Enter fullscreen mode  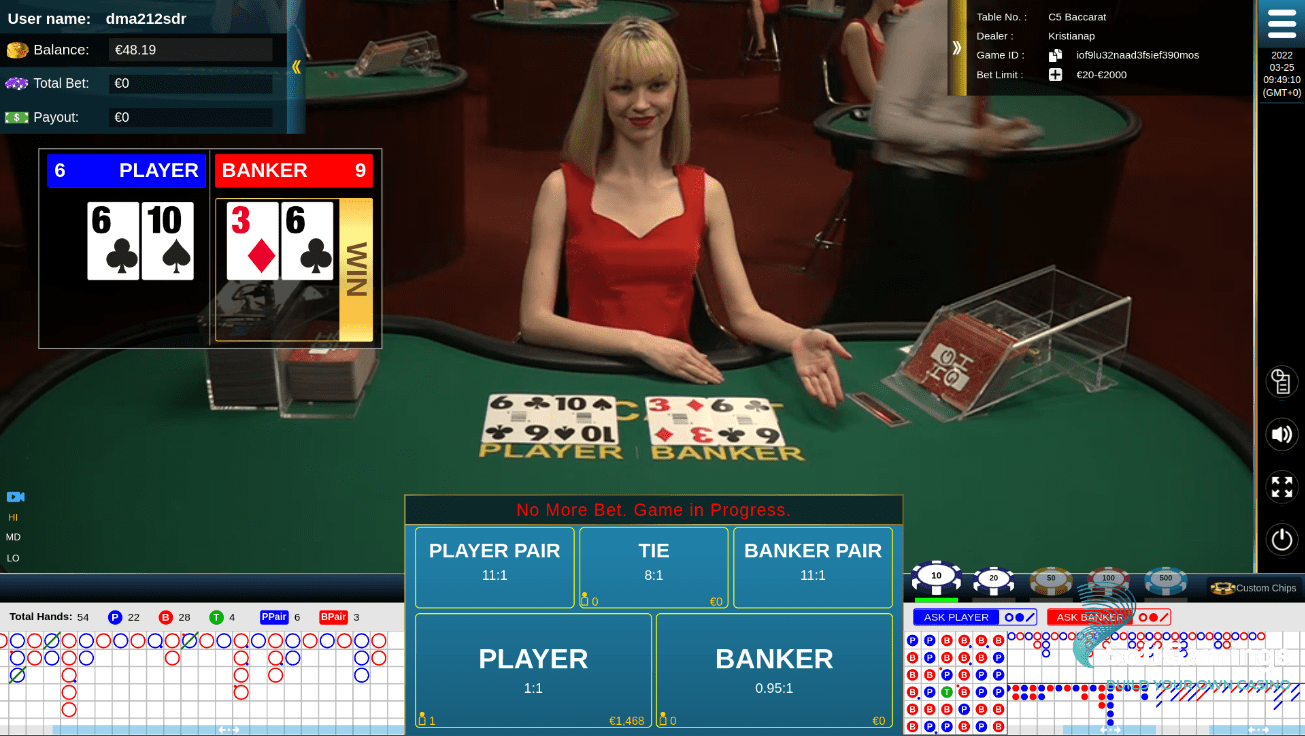pyautogui.click(x=1281, y=487)
